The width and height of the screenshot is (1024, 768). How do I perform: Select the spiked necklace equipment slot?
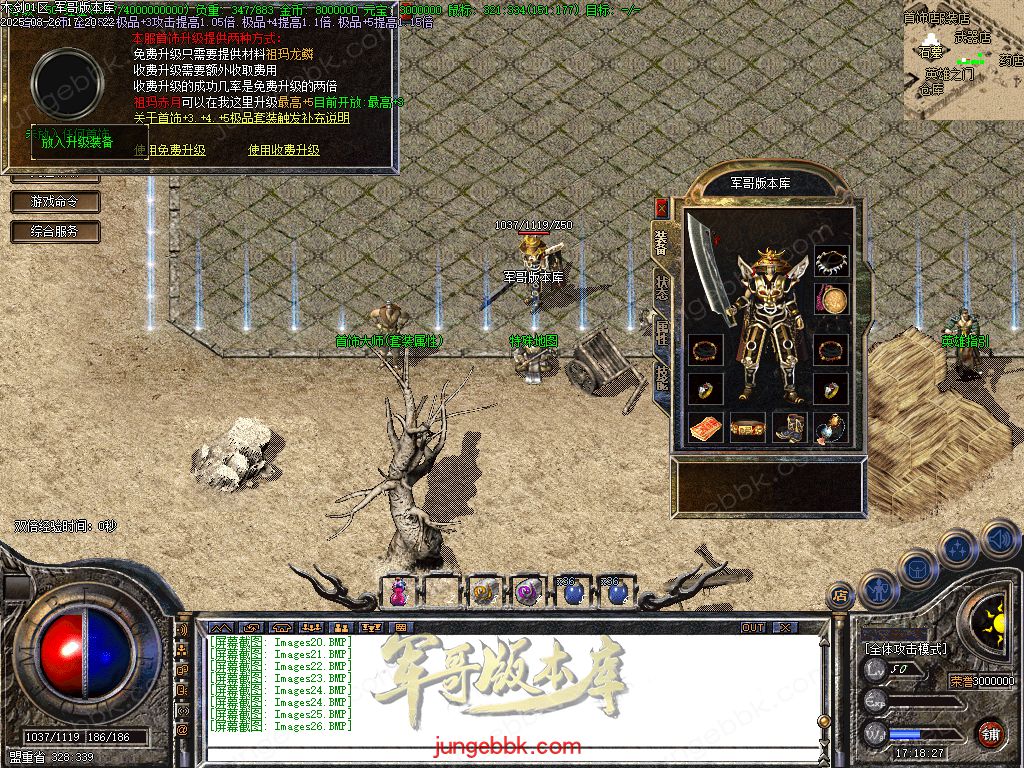click(x=831, y=262)
